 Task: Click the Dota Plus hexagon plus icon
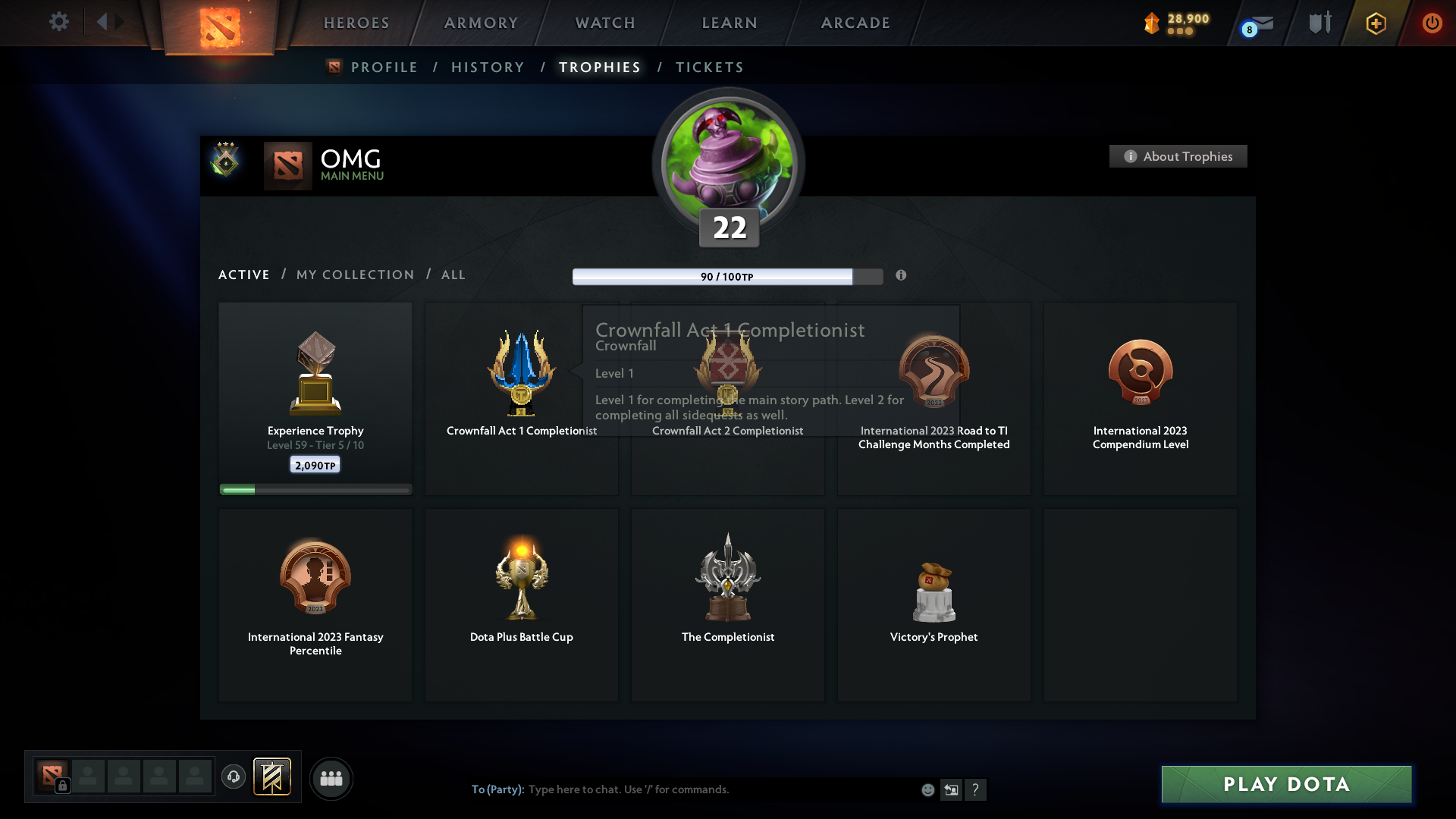tap(1375, 24)
